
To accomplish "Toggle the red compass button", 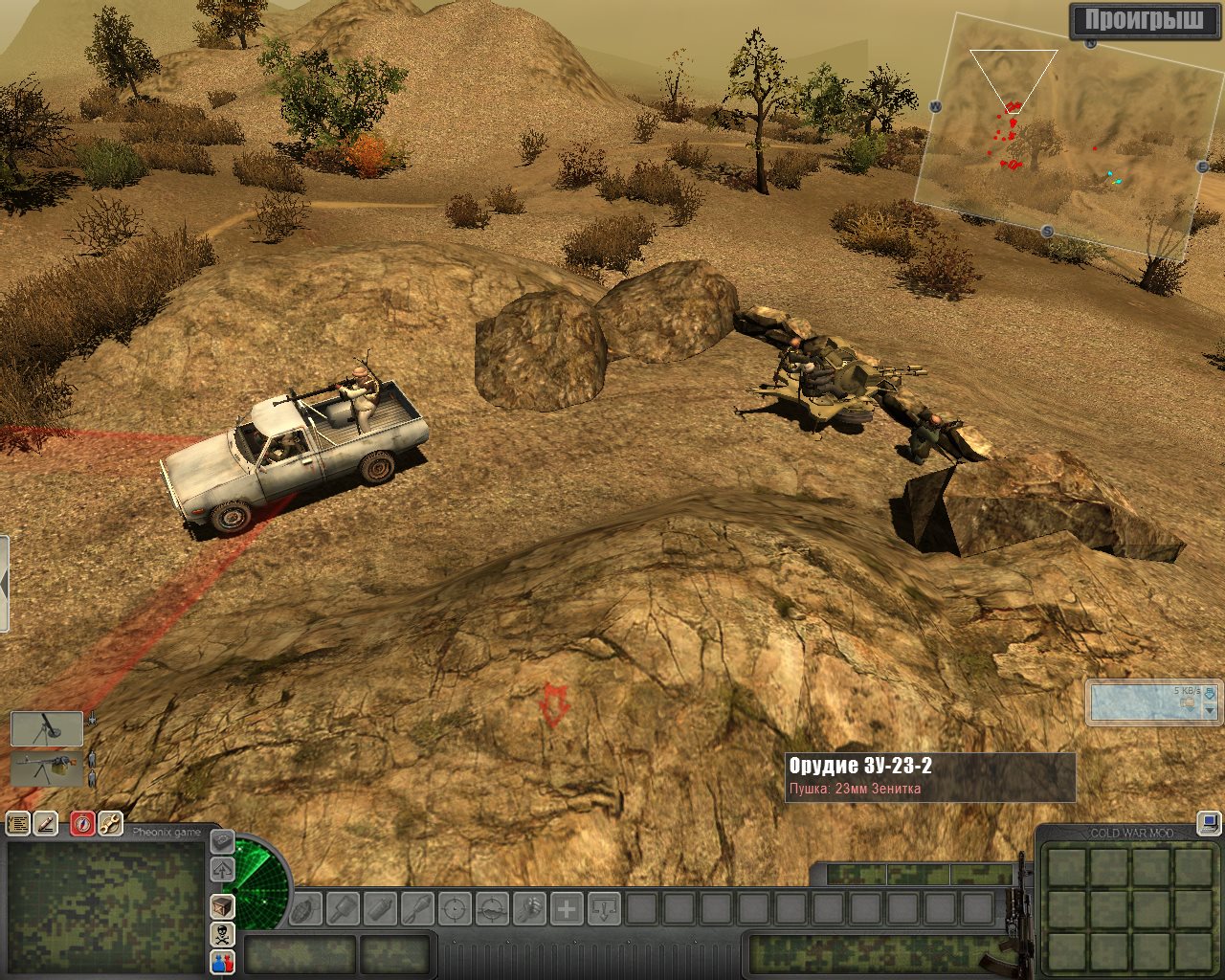I will click(82, 823).
